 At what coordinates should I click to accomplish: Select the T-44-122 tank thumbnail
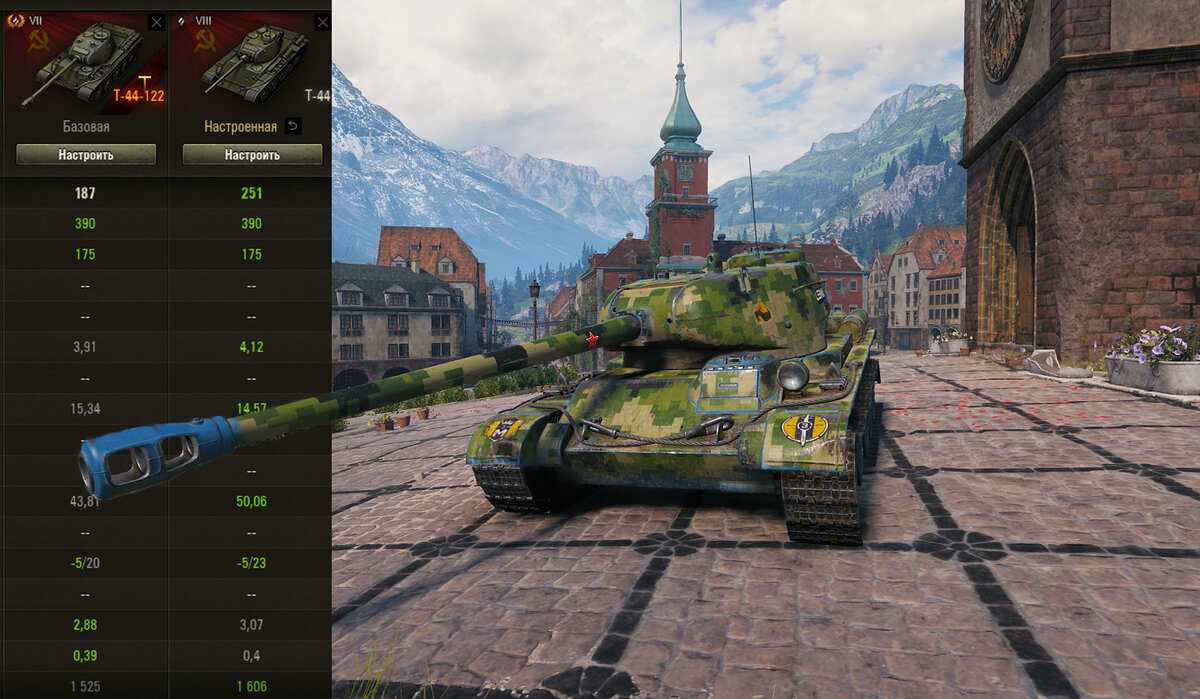(84, 64)
